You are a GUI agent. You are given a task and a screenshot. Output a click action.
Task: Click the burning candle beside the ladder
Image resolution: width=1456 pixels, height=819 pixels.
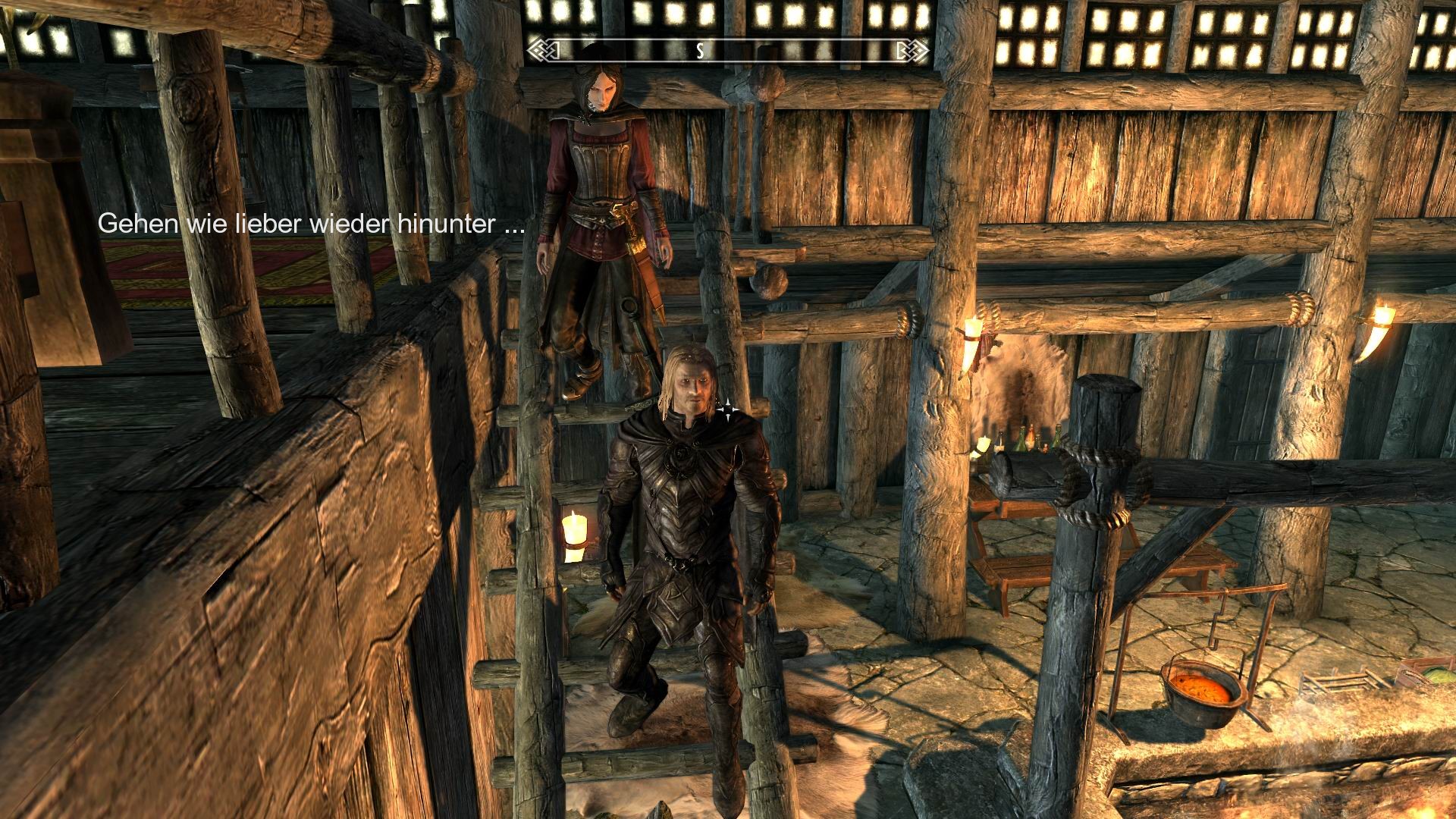point(574,535)
